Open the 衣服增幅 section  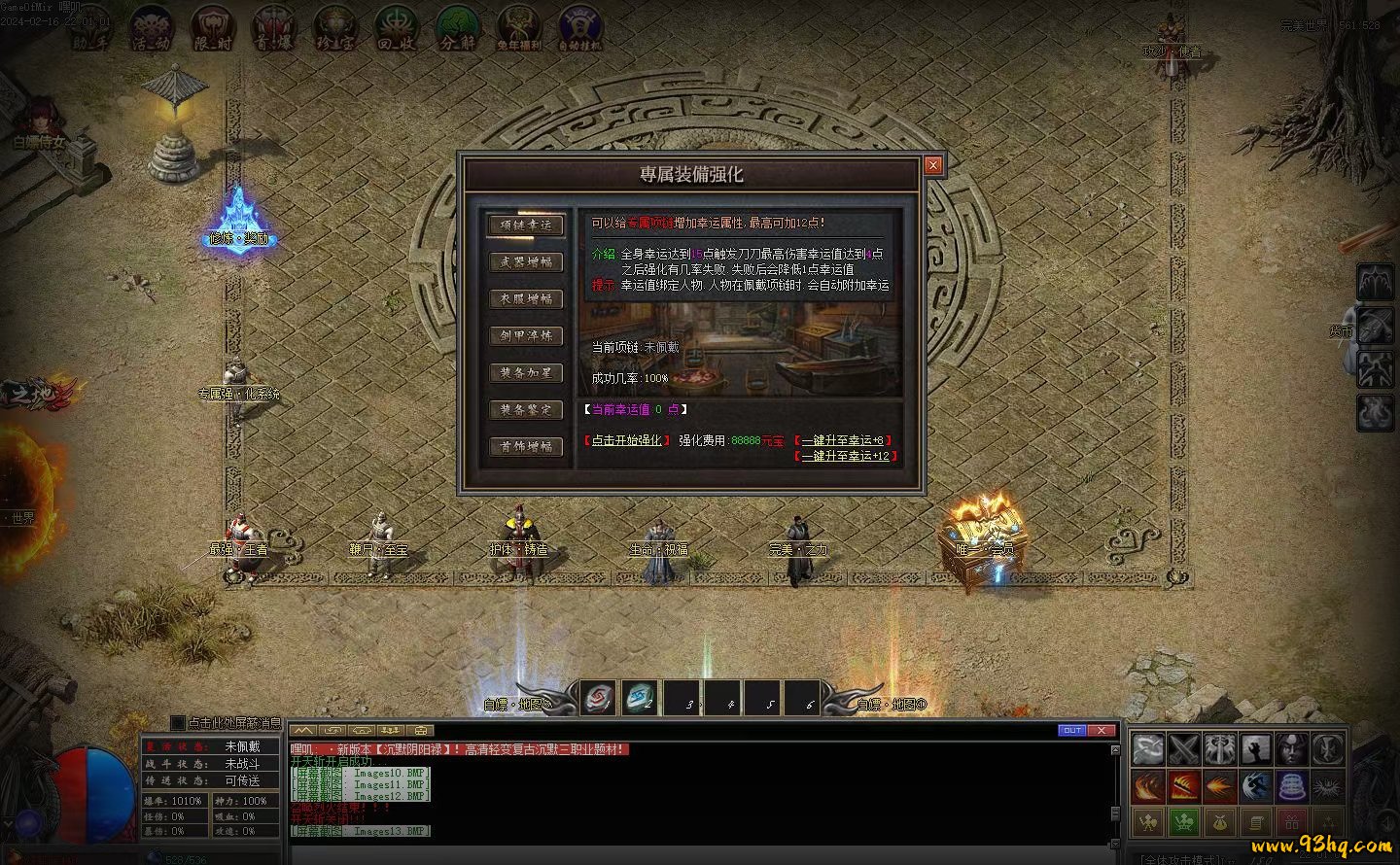click(526, 298)
